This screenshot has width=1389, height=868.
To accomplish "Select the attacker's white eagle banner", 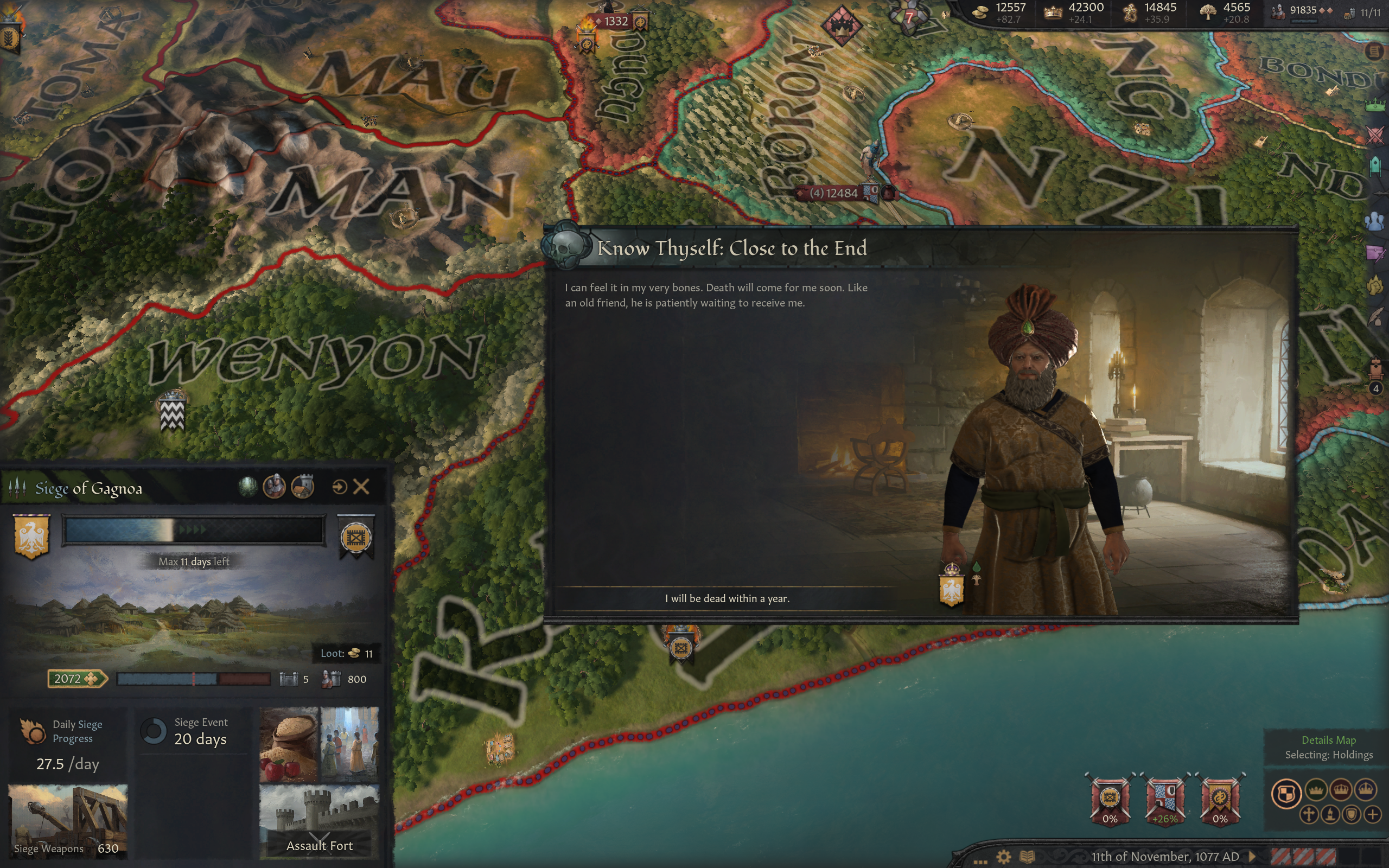I will click(x=31, y=536).
